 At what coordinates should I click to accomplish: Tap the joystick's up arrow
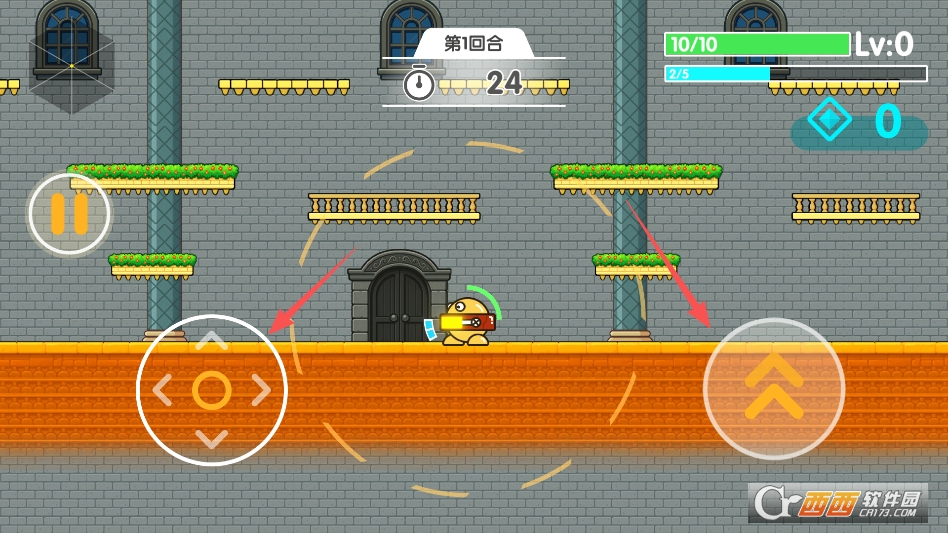211,342
